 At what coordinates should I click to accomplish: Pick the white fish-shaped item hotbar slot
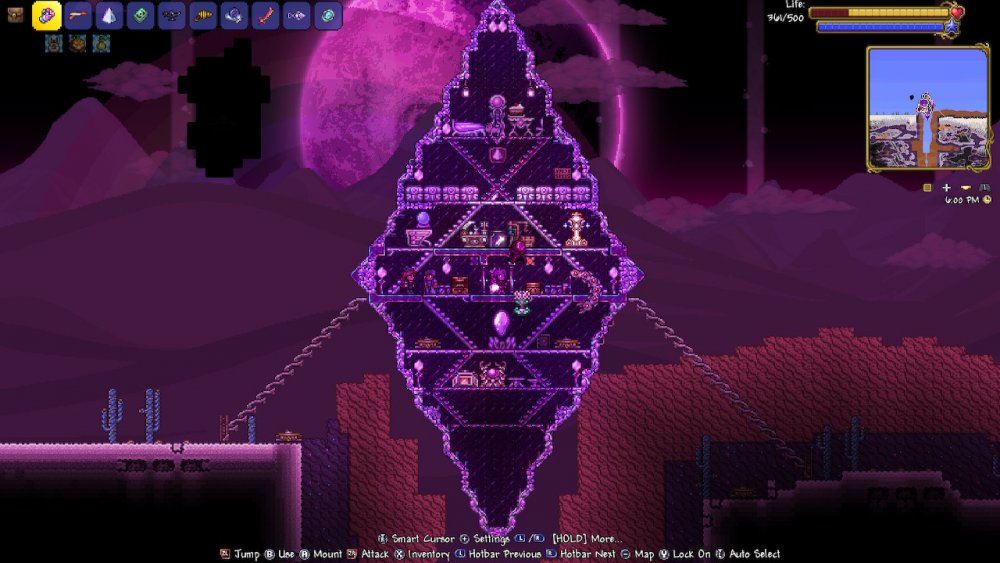(296, 16)
